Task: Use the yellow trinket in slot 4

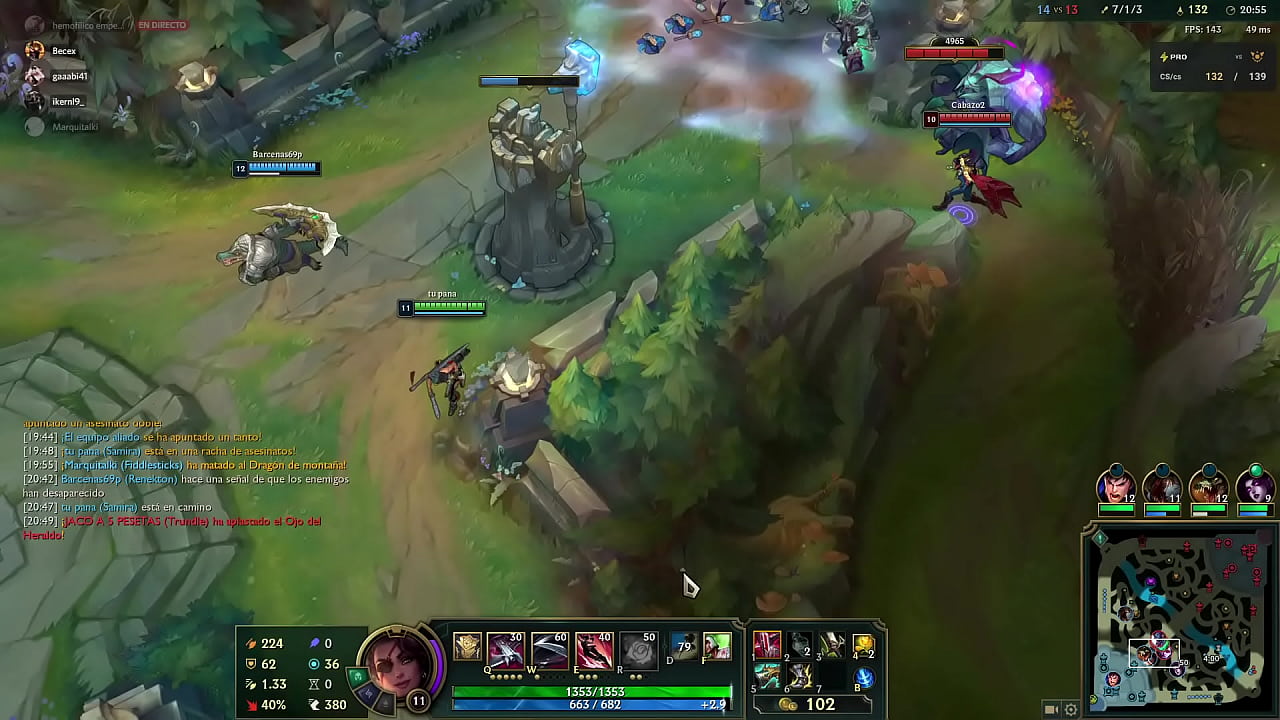Action: [x=864, y=647]
